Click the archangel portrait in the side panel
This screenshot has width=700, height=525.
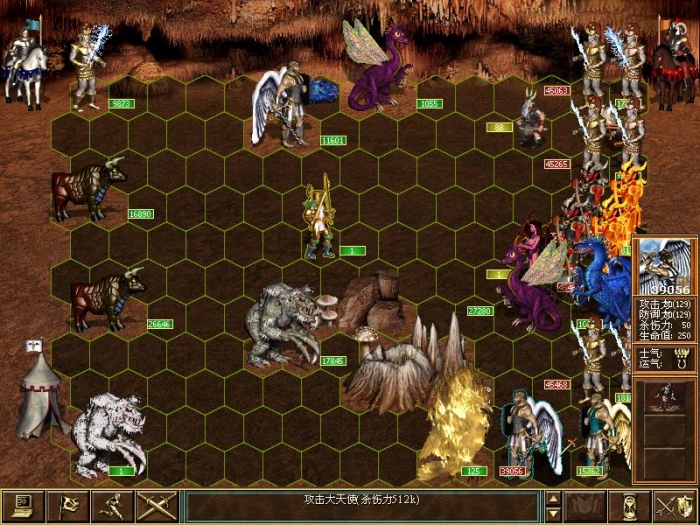click(x=664, y=261)
